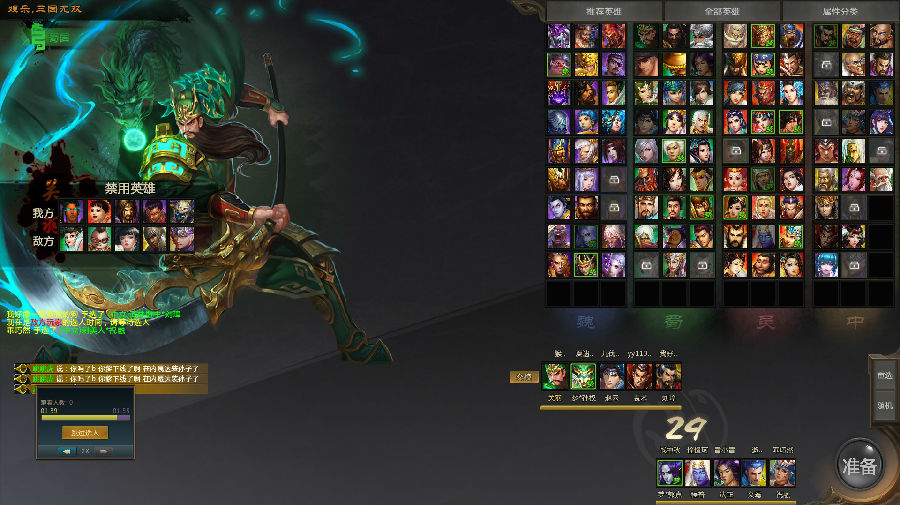Select the bald dark-skinned hero atop the rightmost column
This screenshot has height=505, width=900.
pyautogui.click(x=880, y=37)
